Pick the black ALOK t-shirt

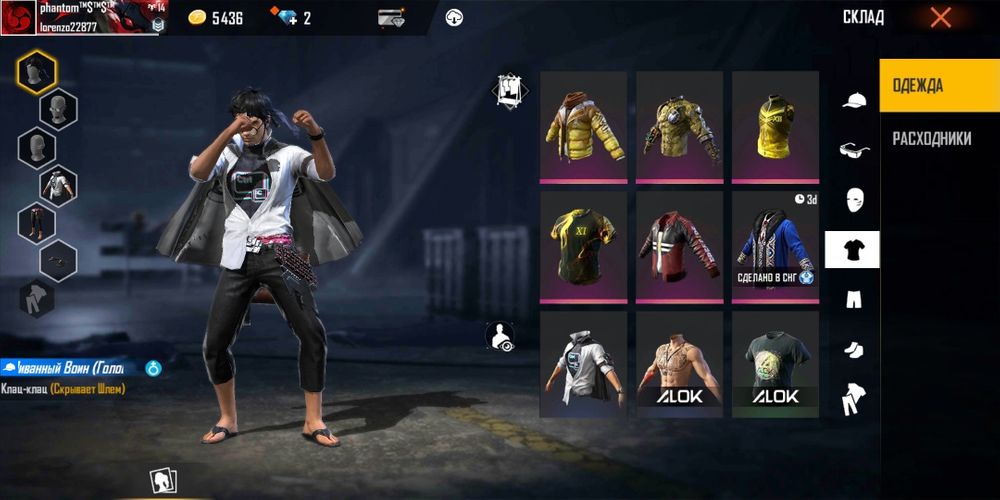(x=775, y=364)
